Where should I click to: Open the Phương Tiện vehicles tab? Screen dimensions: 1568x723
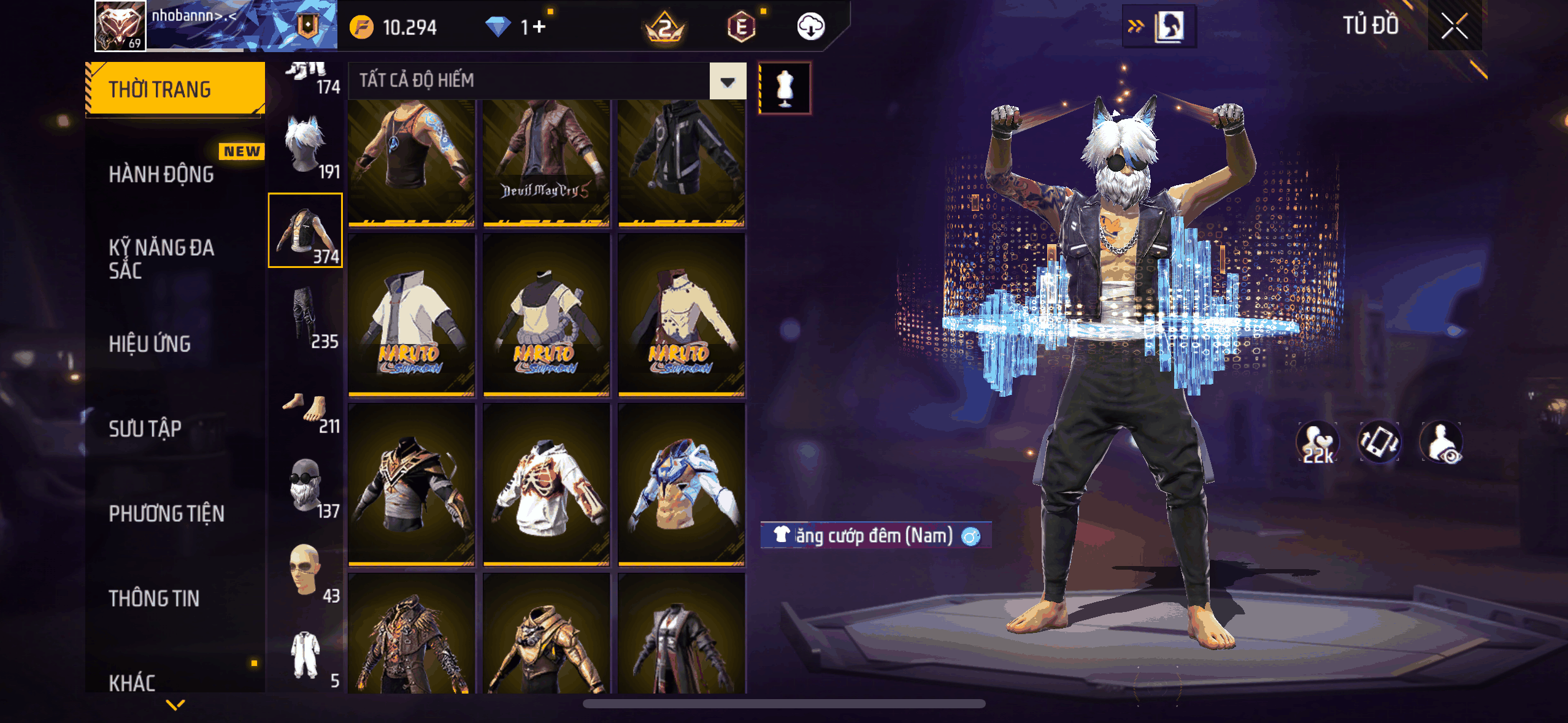(x=166, y=513)
